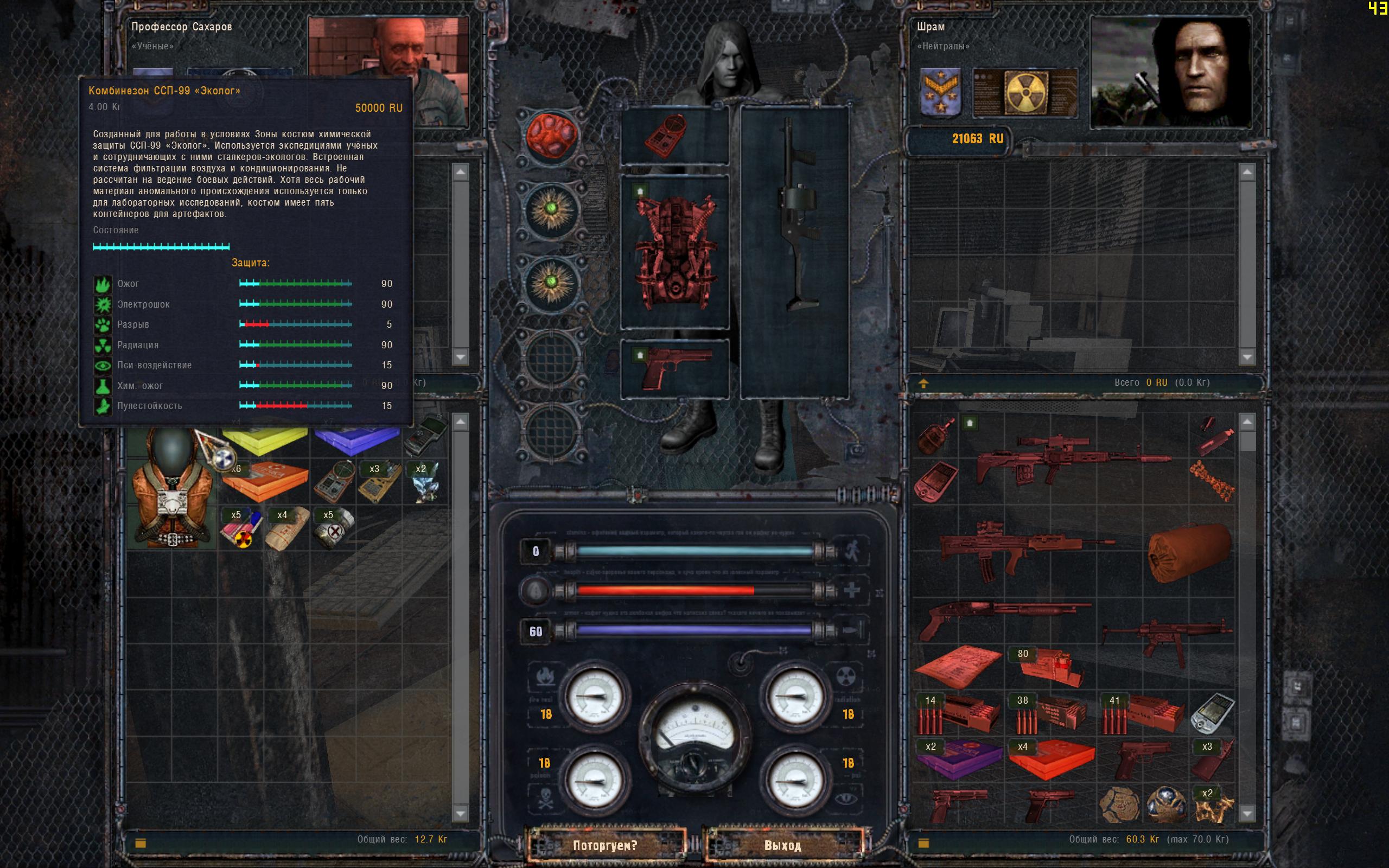1389x868 pixels.
Task: Choose the trader's bandage stack
Action: pyautogui.click(x=287, y=528)
